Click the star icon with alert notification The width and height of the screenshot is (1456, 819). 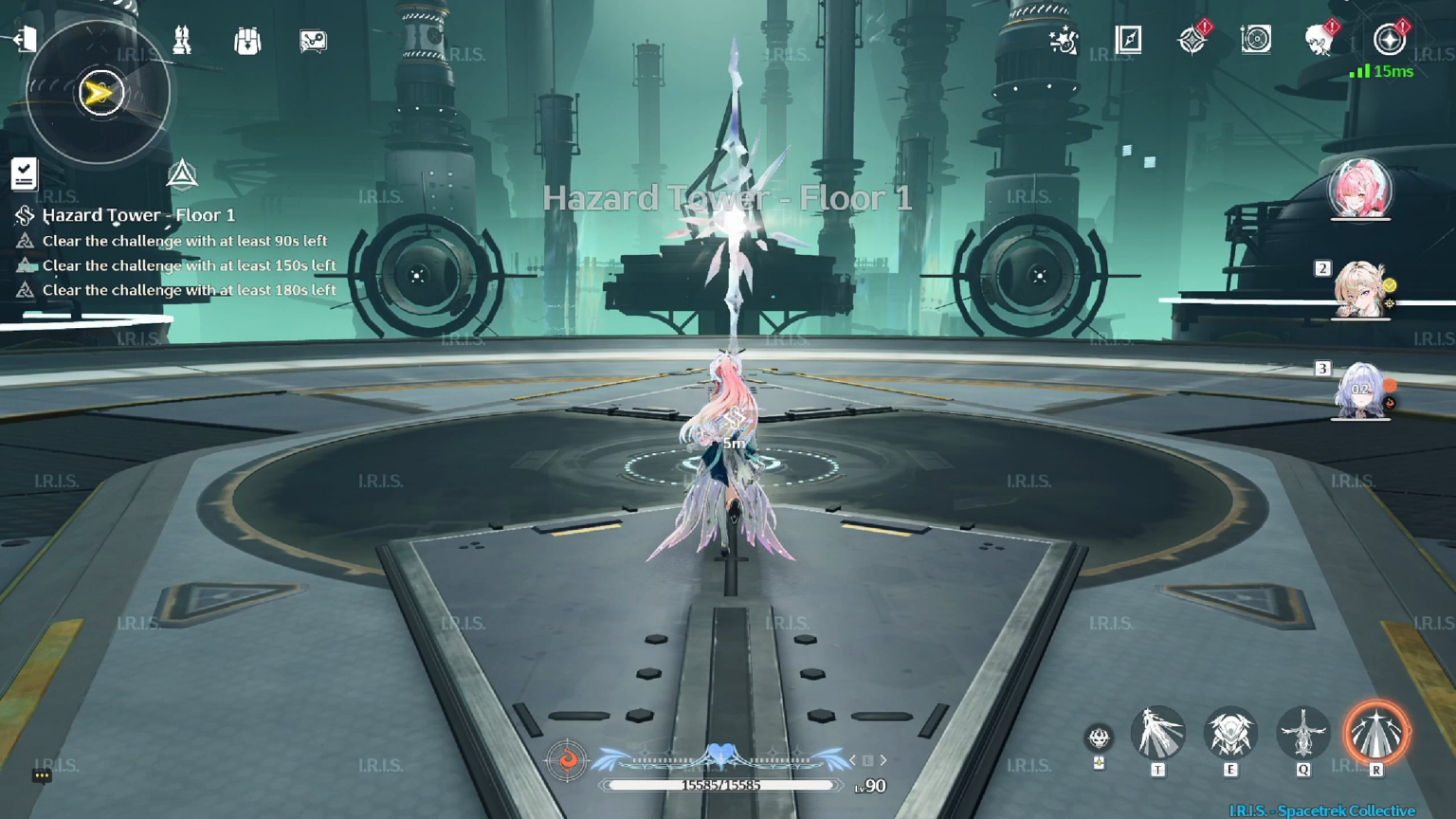click(1191, 40)
